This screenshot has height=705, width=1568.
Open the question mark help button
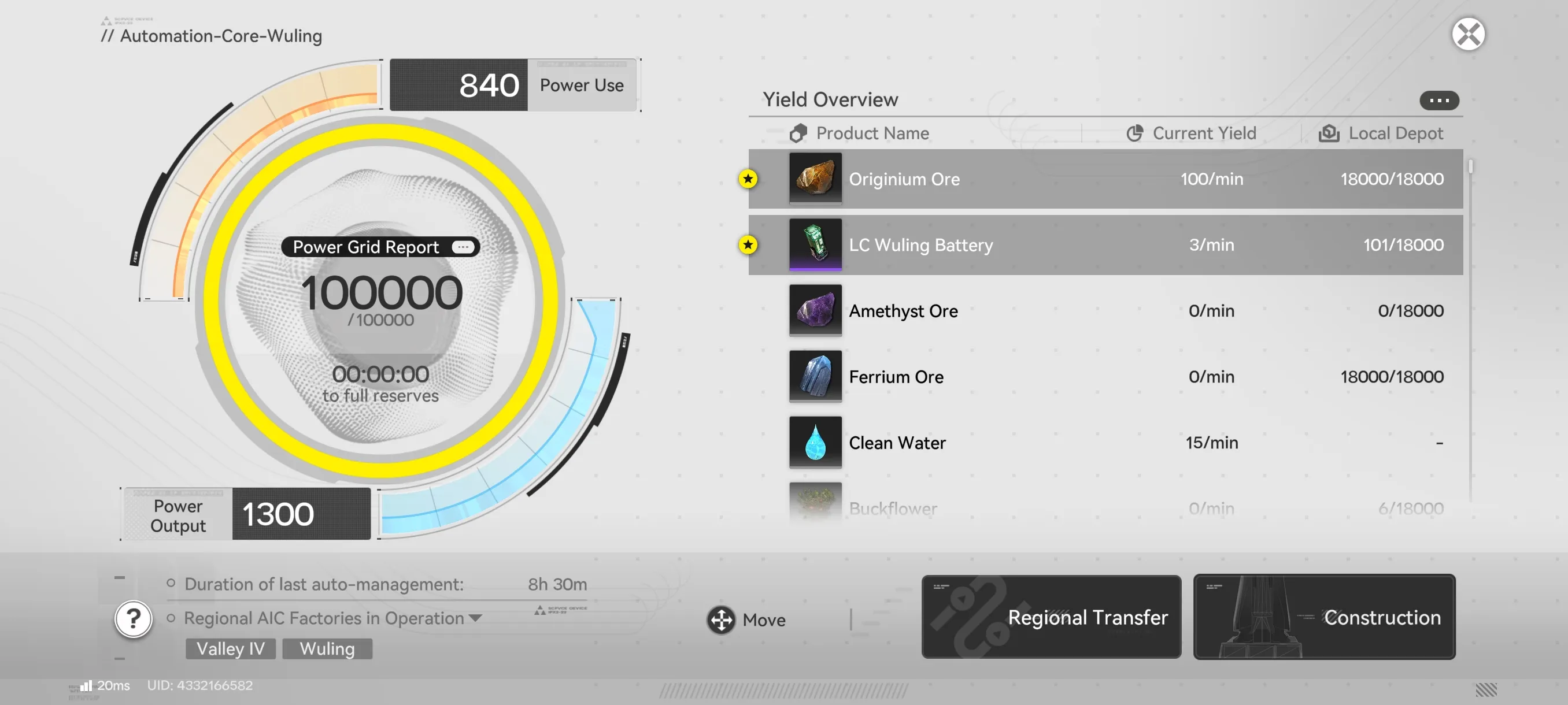click(134, 619)
